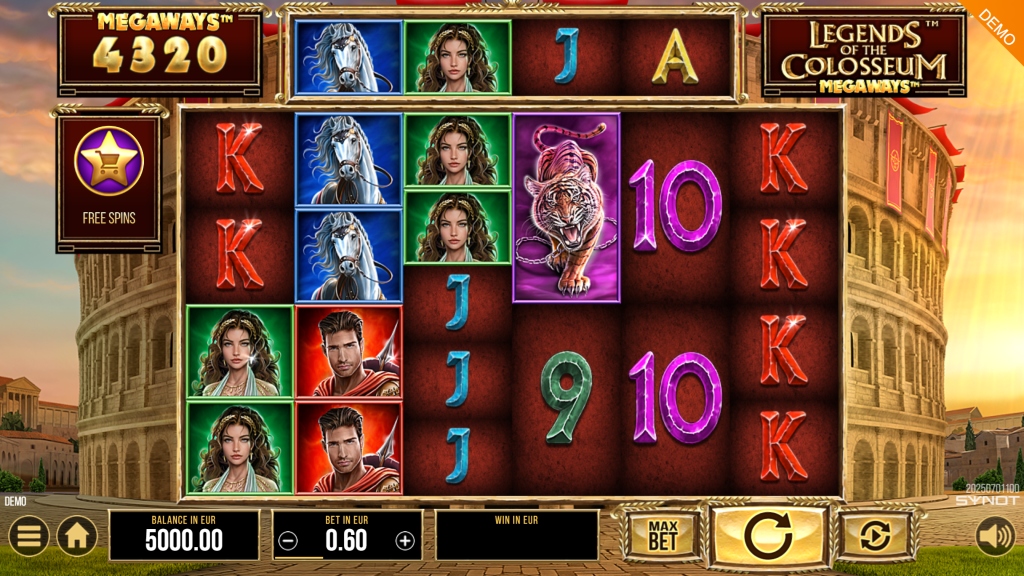Viewport: 1024px width, 576px height.
Task: Open the hamburger menu
Action: click(27, 536)
